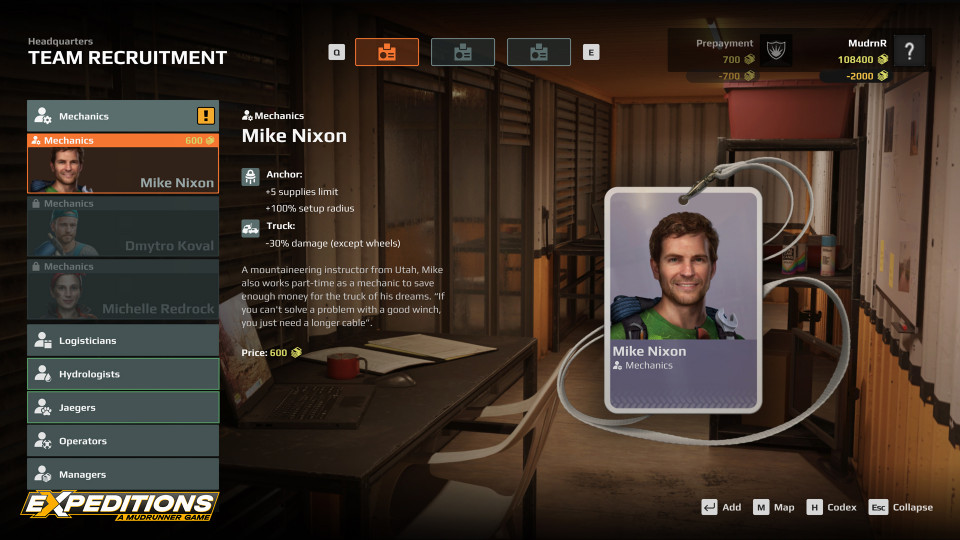Open the Managers category
The image size is (960, 540).
(122, 474)
